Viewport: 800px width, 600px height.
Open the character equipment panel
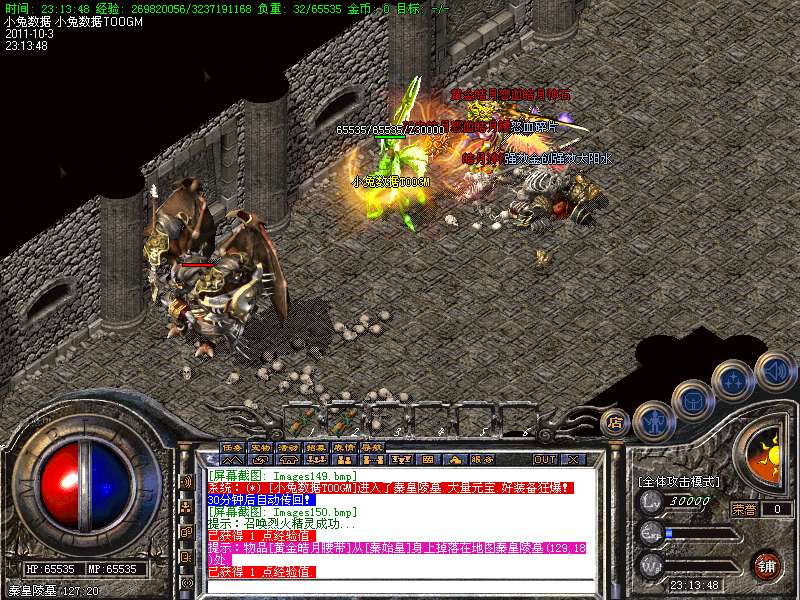coord(653,419)
